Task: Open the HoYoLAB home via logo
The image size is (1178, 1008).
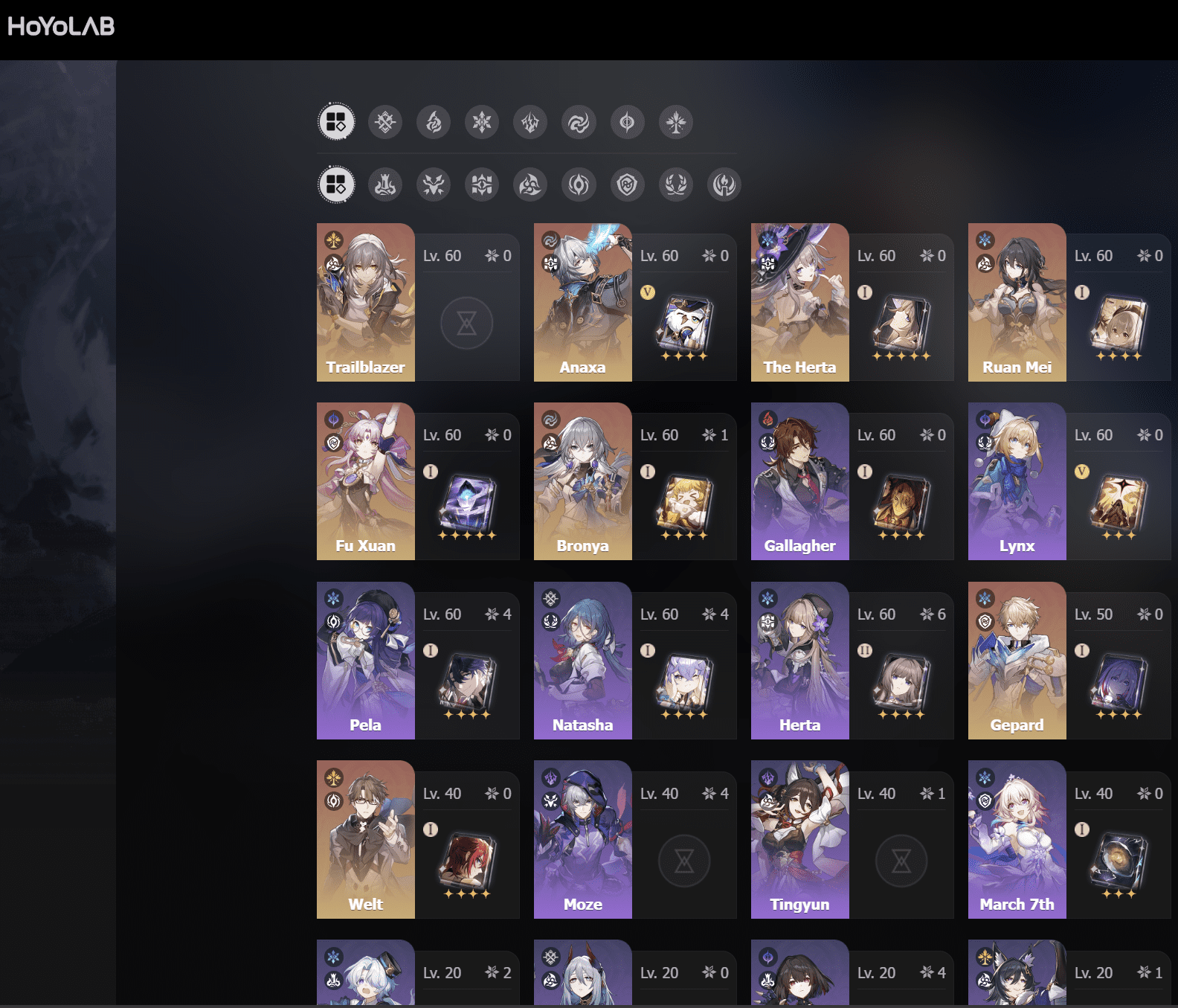Action: coord(59,25)
